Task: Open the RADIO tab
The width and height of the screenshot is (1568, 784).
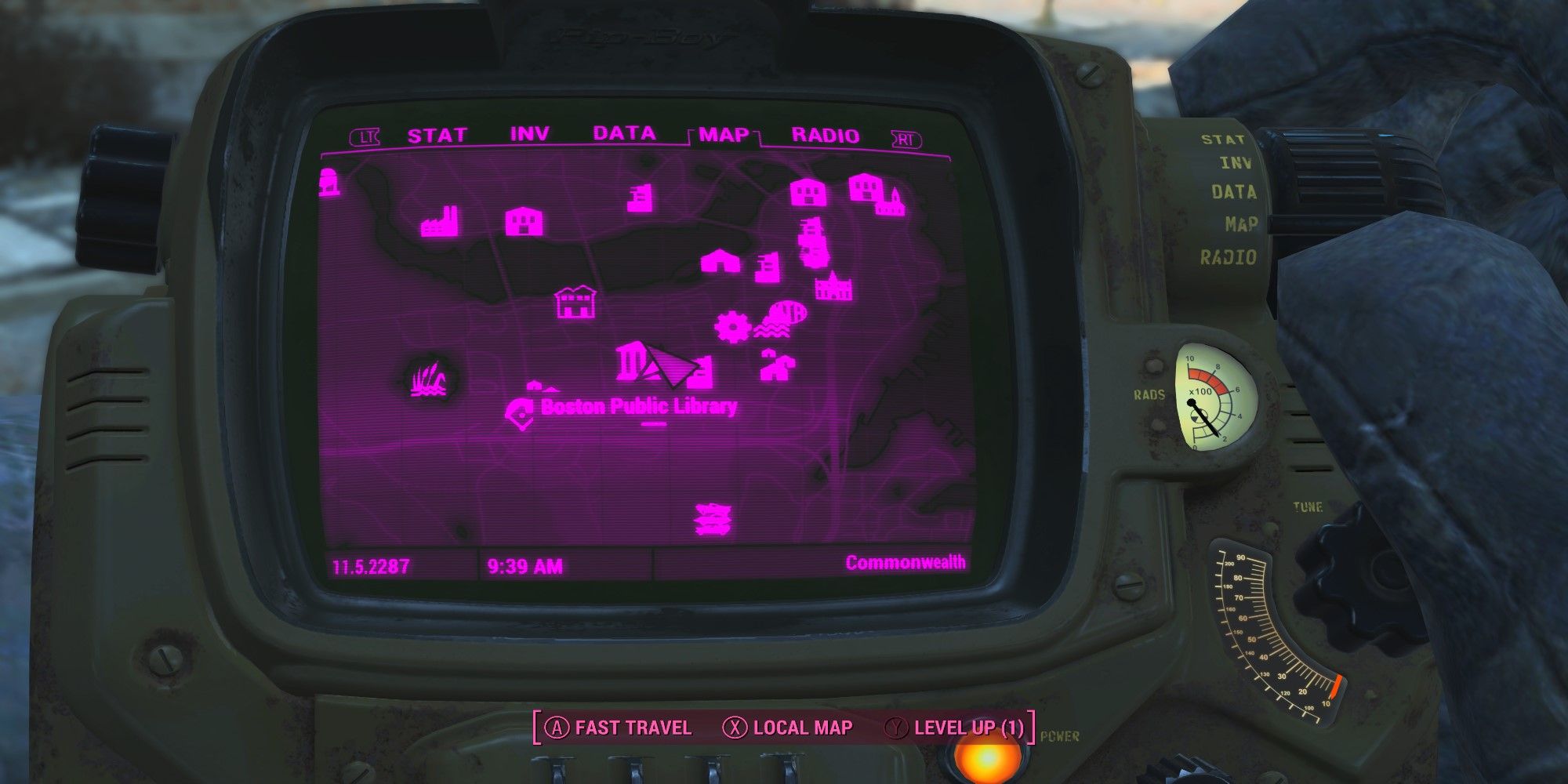Action: click(x=823, y=133)
